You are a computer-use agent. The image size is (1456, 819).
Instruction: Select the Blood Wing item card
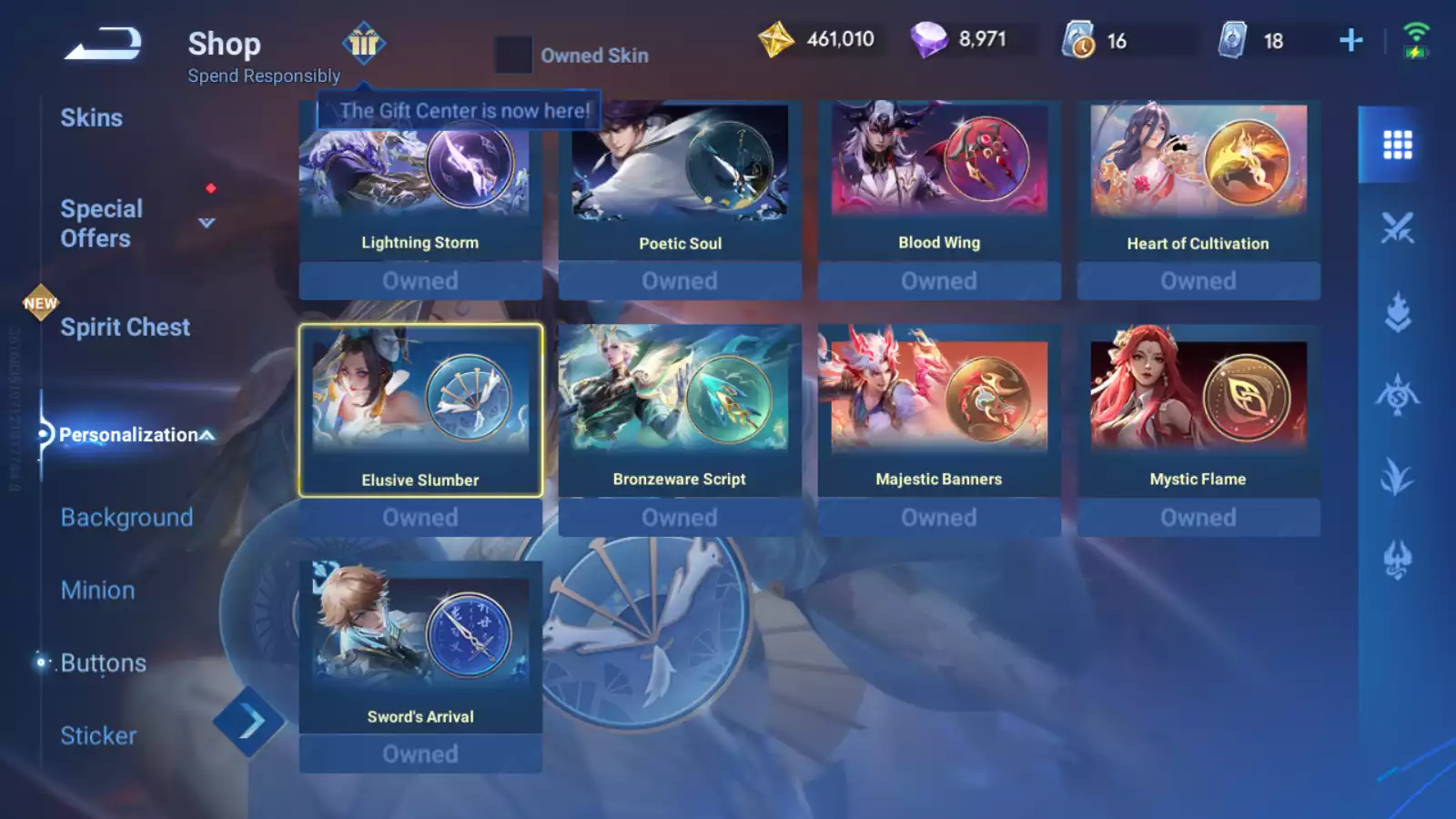(x=939, y=182)
